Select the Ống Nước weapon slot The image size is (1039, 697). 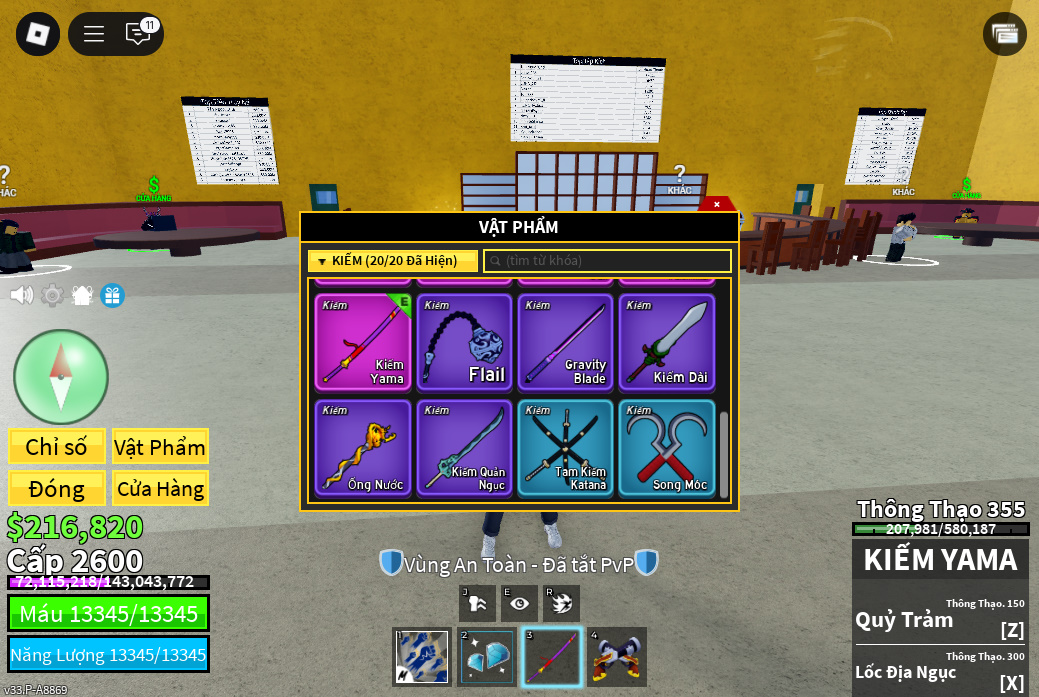(363, 448)
